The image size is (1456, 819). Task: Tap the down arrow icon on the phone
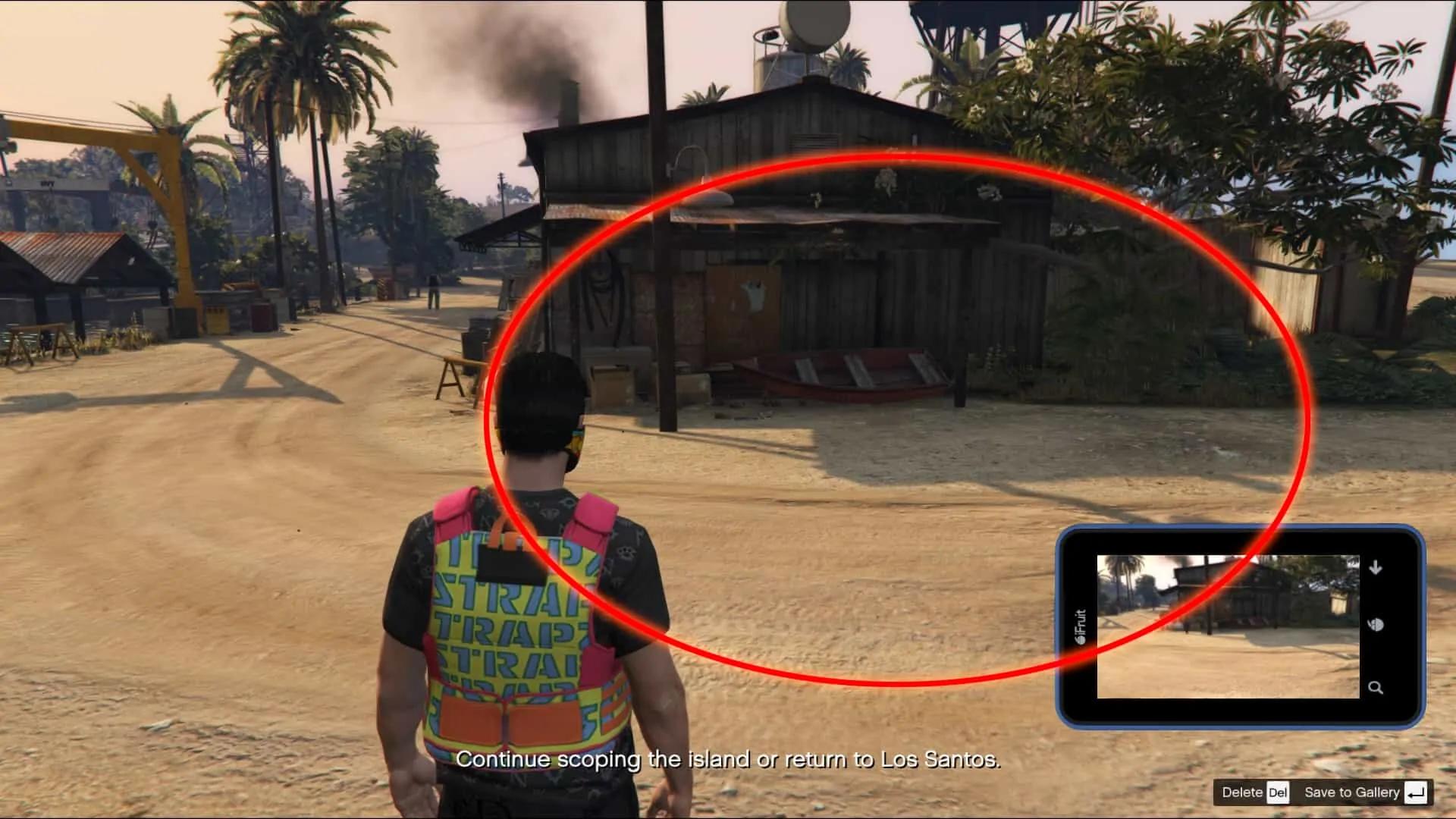click(1376, 567)
